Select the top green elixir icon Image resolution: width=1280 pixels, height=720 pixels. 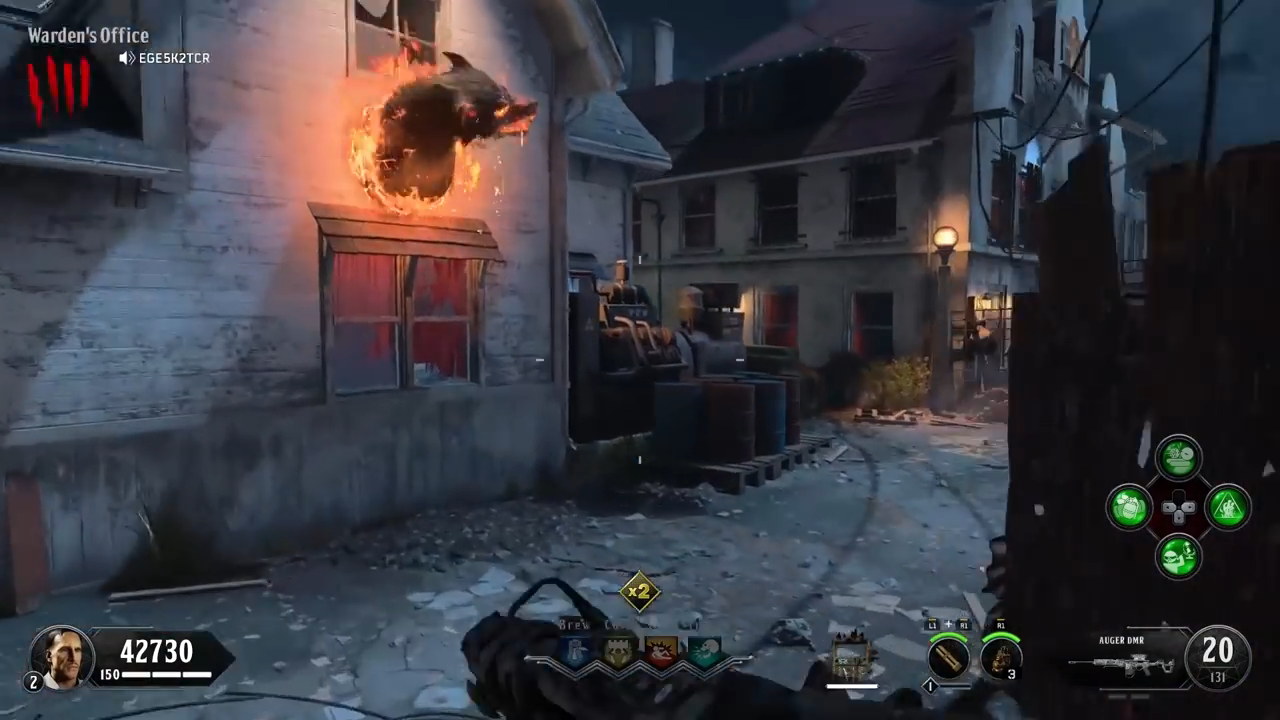(x=1179, y=458)
